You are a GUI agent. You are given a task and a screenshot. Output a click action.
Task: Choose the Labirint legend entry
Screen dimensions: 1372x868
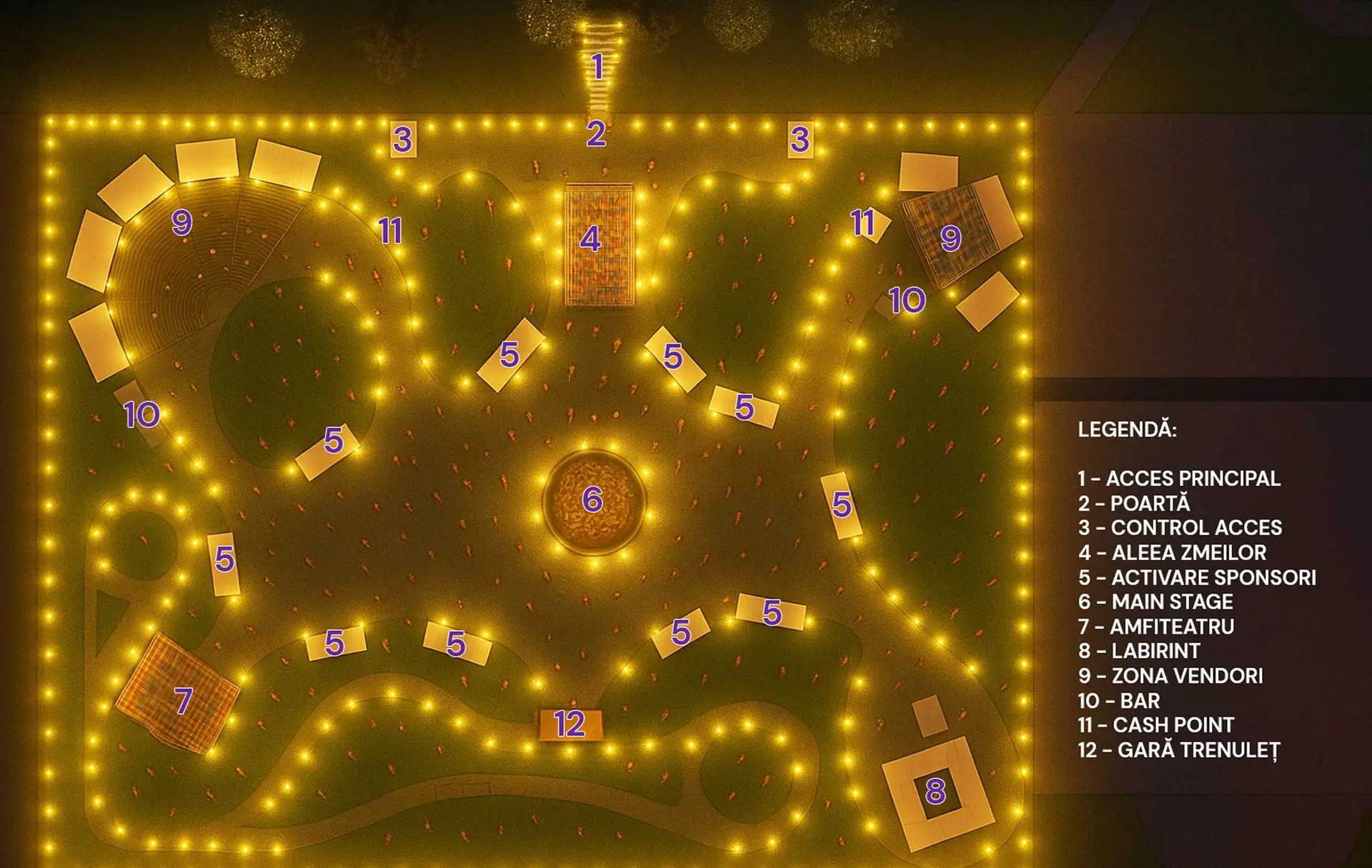point(1139,652)
